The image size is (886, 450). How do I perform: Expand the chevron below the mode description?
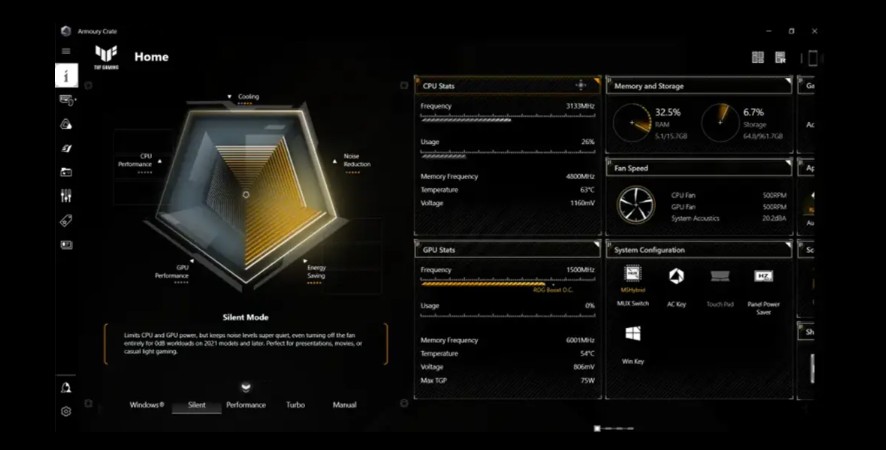(x=246, y=386)
